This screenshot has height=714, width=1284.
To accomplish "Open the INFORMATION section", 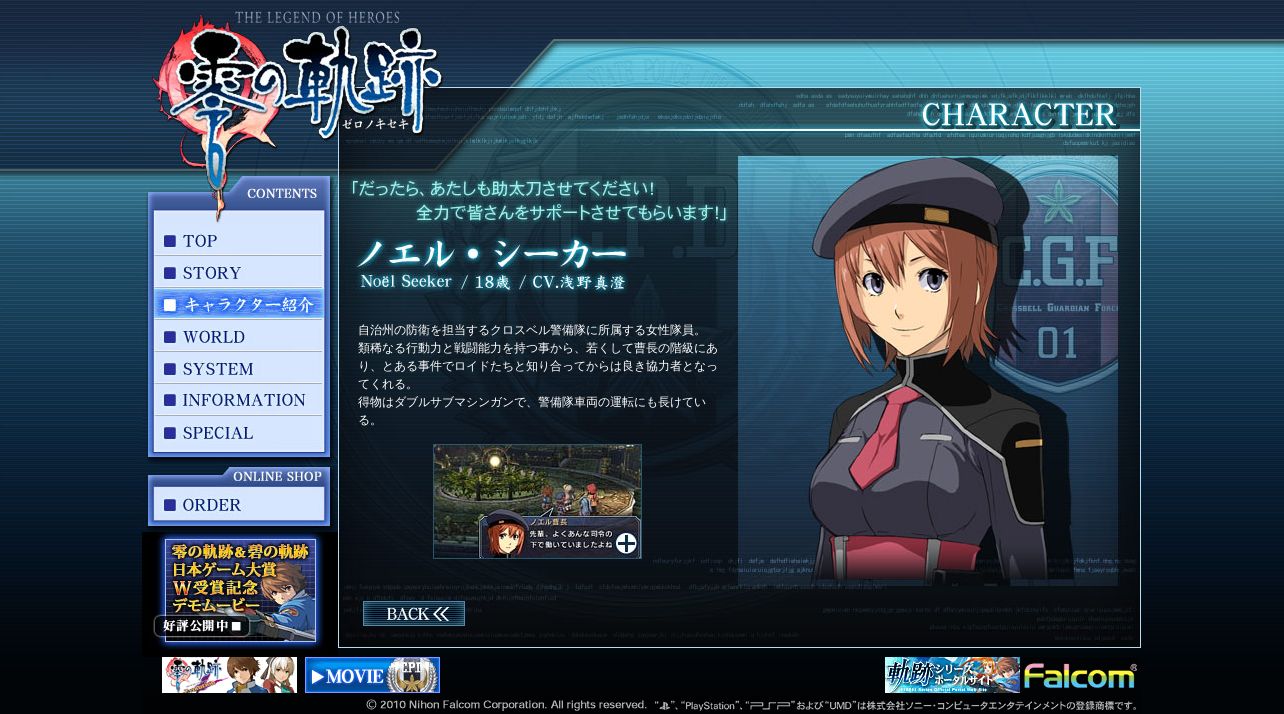I will 239,400.
